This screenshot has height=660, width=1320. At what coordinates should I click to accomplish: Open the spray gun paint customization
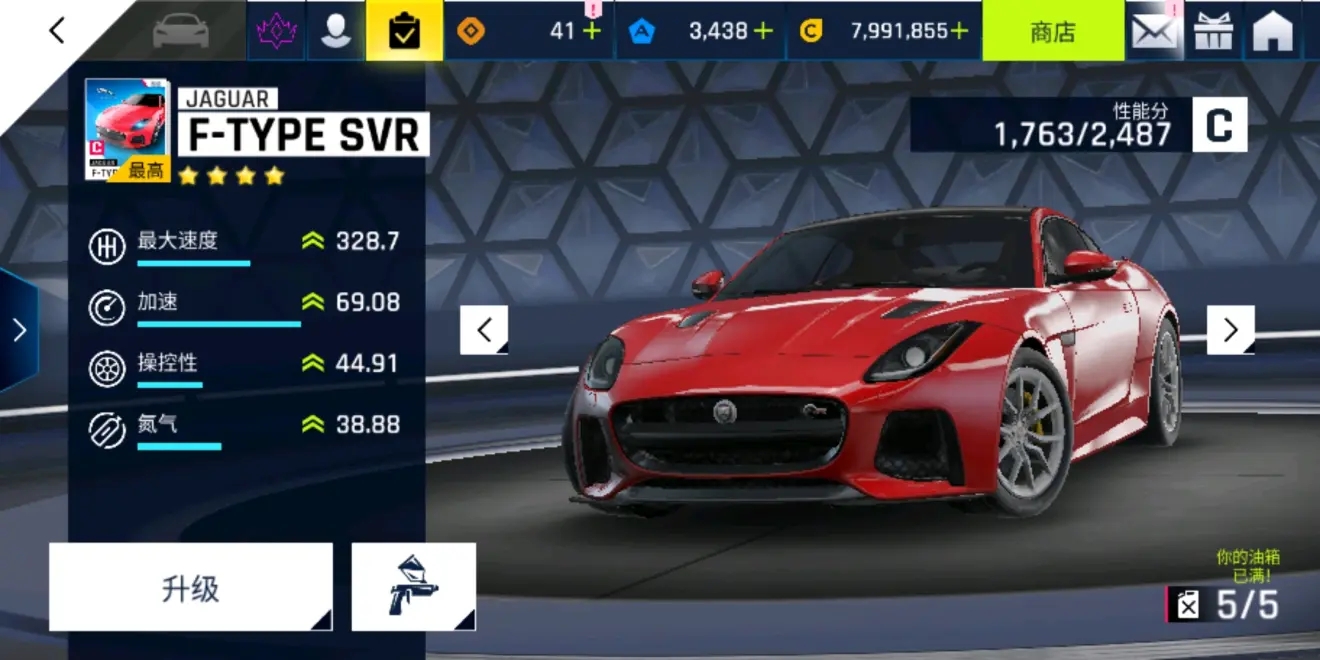(x=413, y=587)
